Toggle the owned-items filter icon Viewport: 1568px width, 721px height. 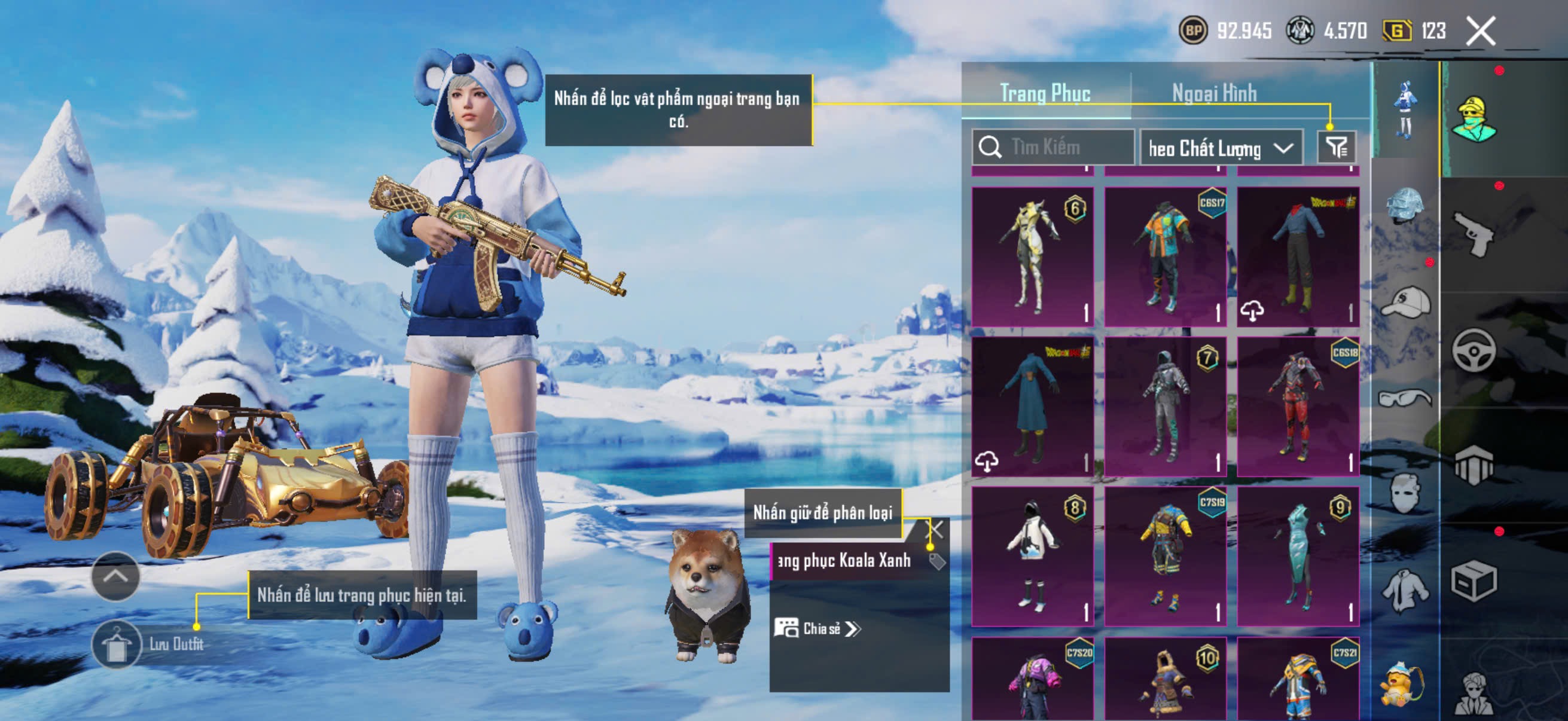pos(1336,146)
